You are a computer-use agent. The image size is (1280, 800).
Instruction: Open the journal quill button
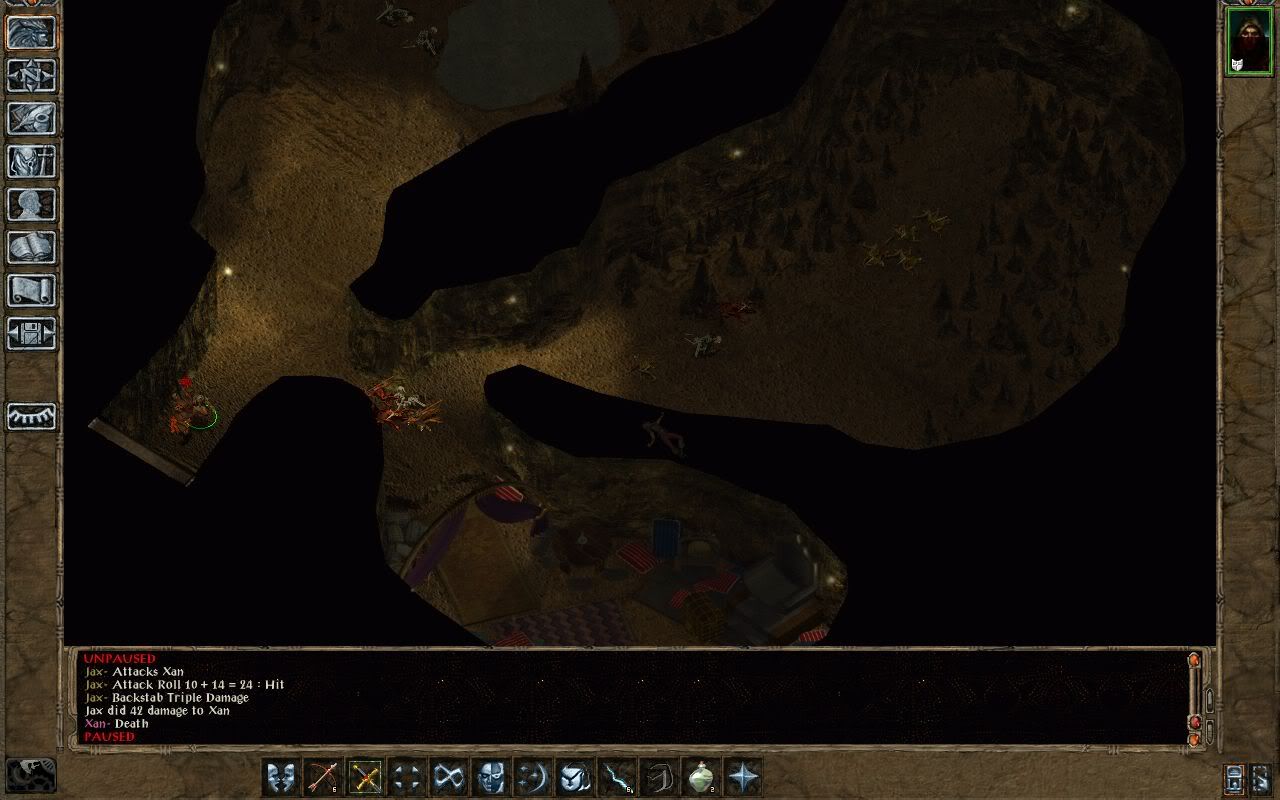coord(31,118)
